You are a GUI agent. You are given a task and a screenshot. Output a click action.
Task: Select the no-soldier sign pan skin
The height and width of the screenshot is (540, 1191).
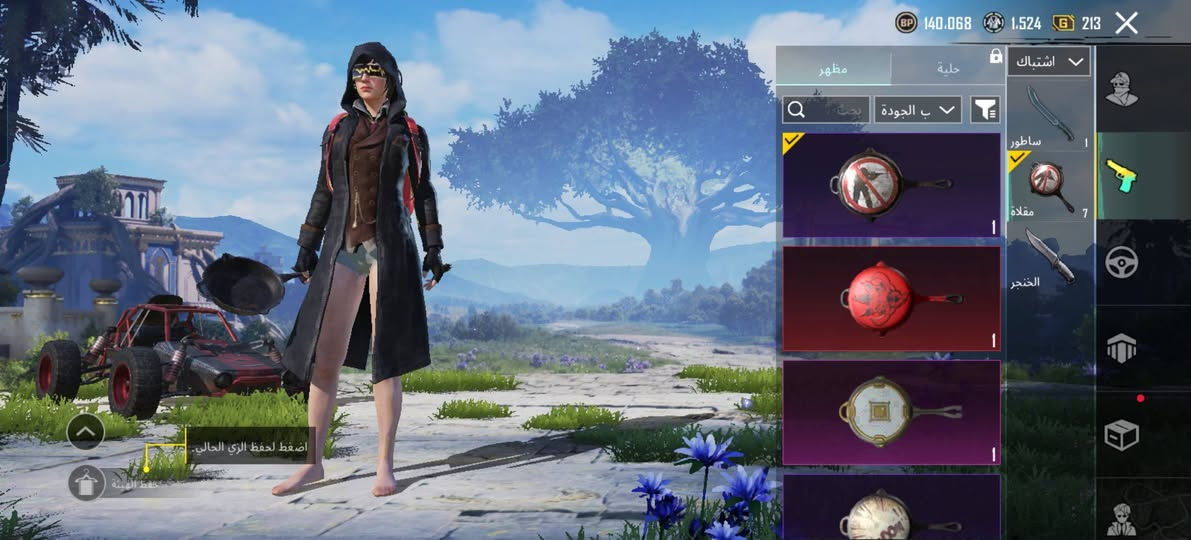(891, 185)
